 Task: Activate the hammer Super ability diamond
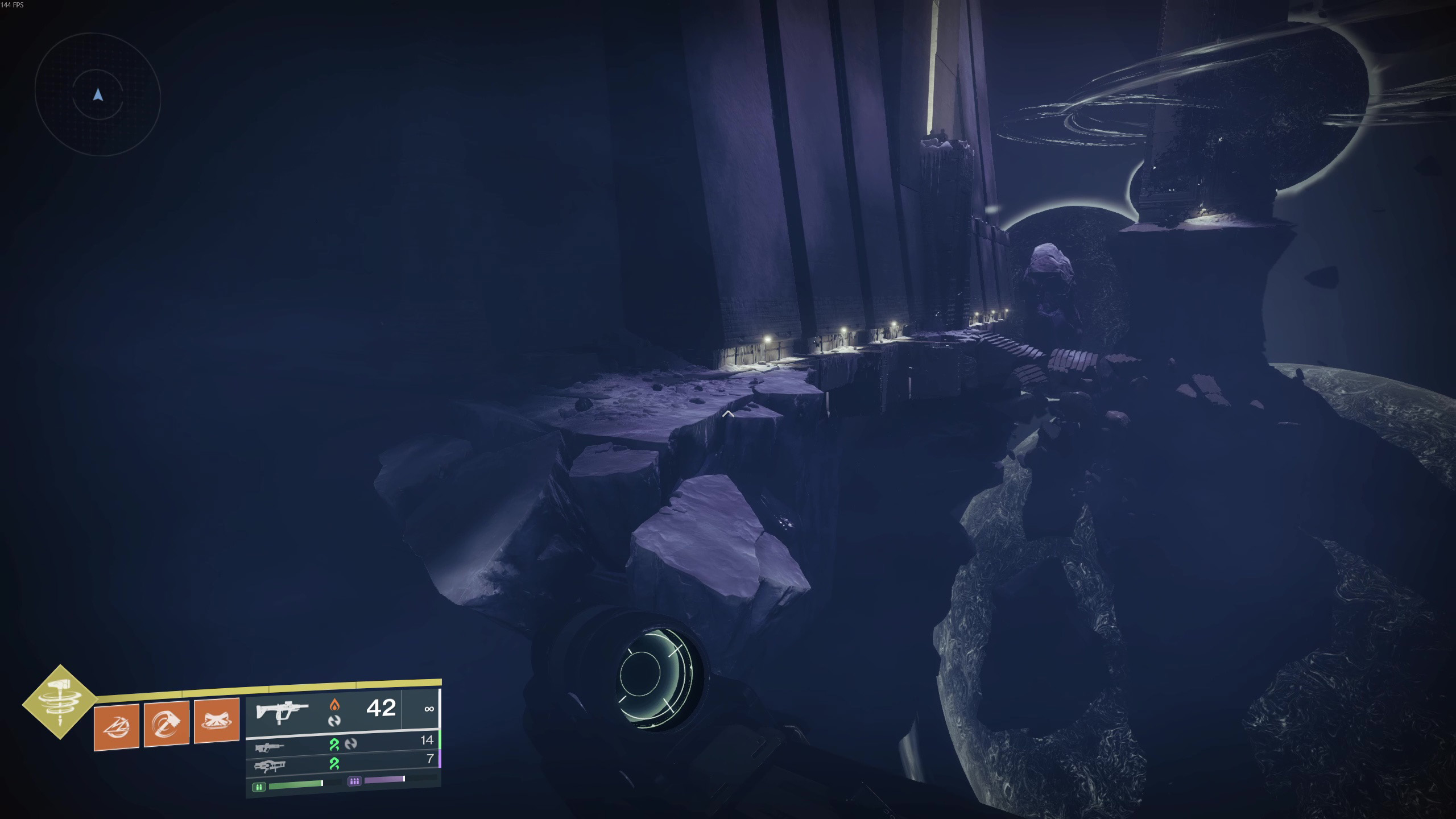pos(60,702)
